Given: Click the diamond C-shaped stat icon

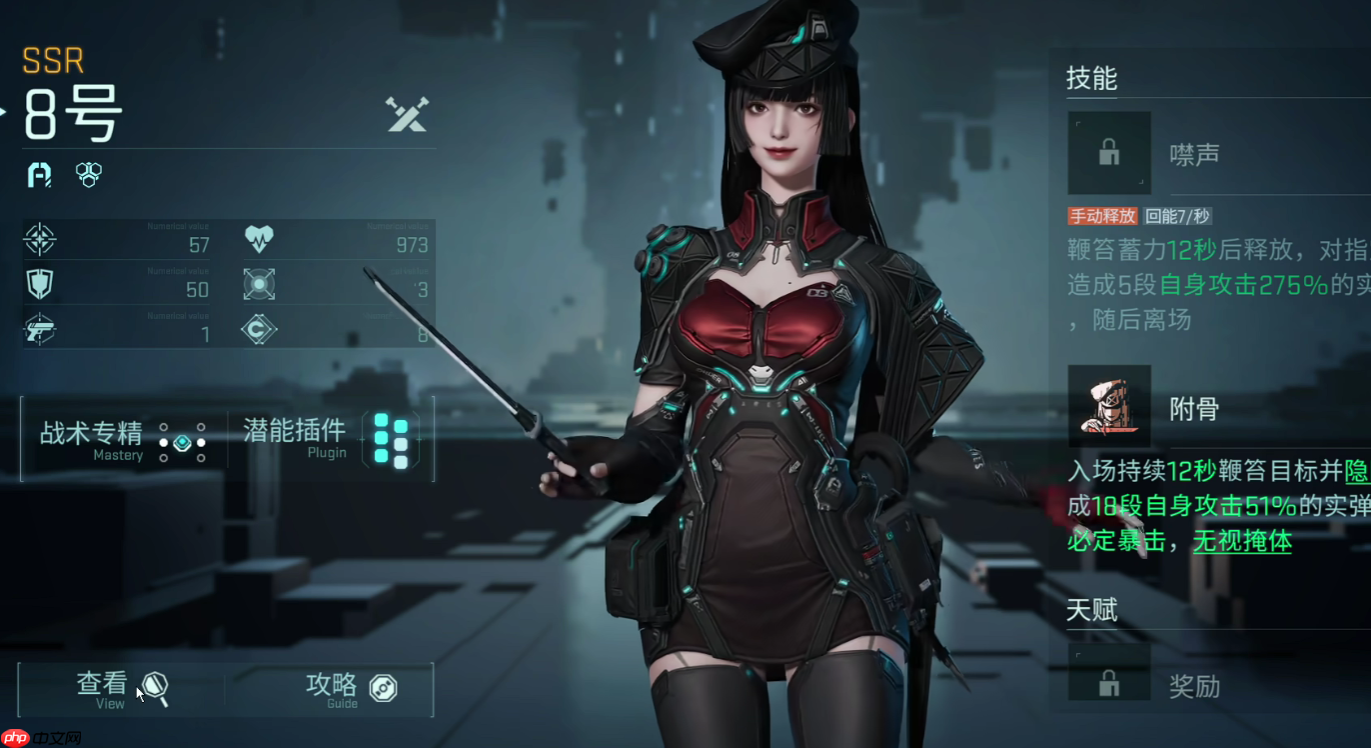Looking at the screenshot, I should 258,328.
